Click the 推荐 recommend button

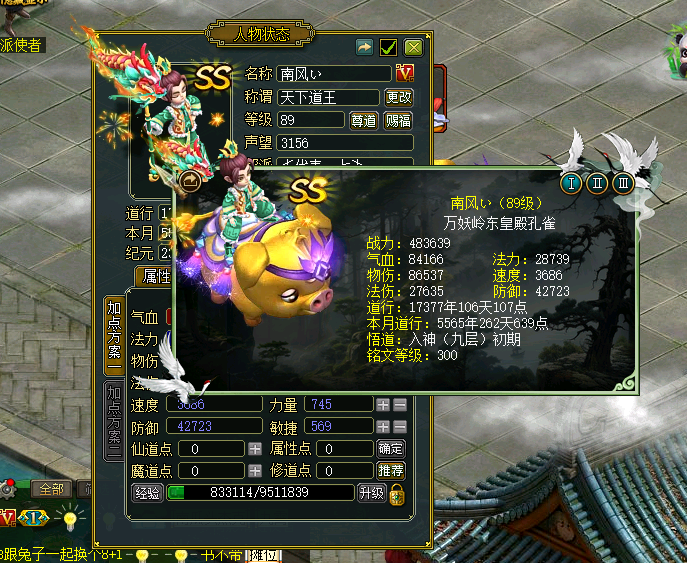(x=391, y=470)
